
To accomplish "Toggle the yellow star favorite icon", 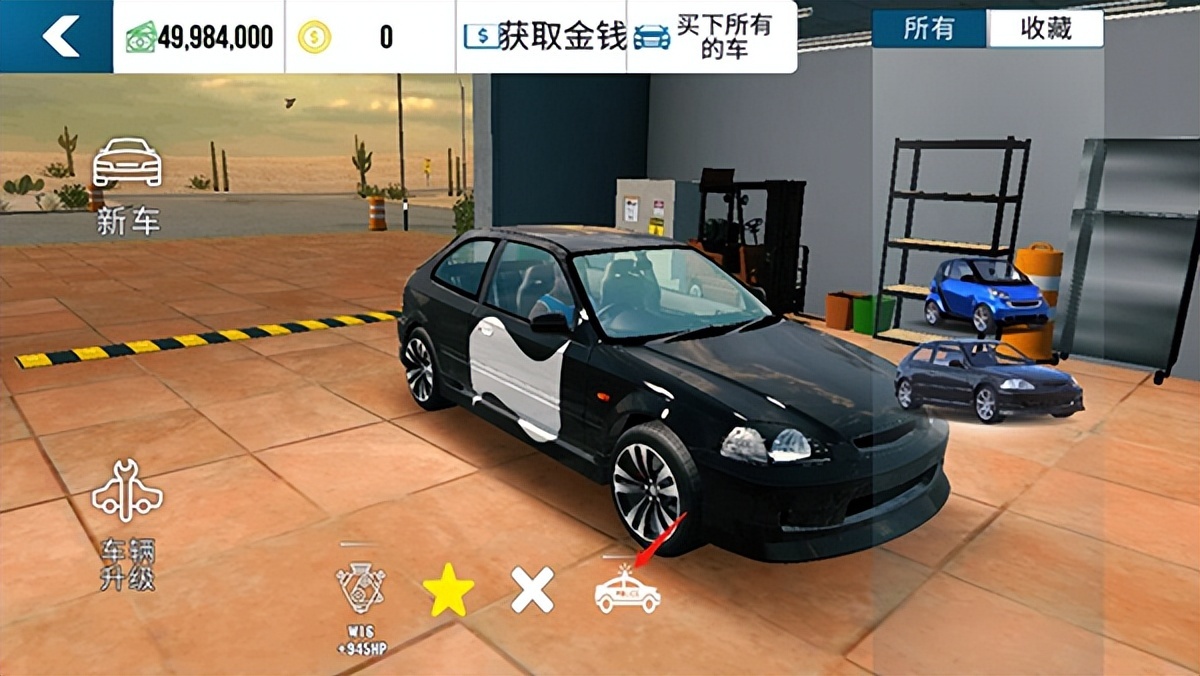I will [448, 590].
